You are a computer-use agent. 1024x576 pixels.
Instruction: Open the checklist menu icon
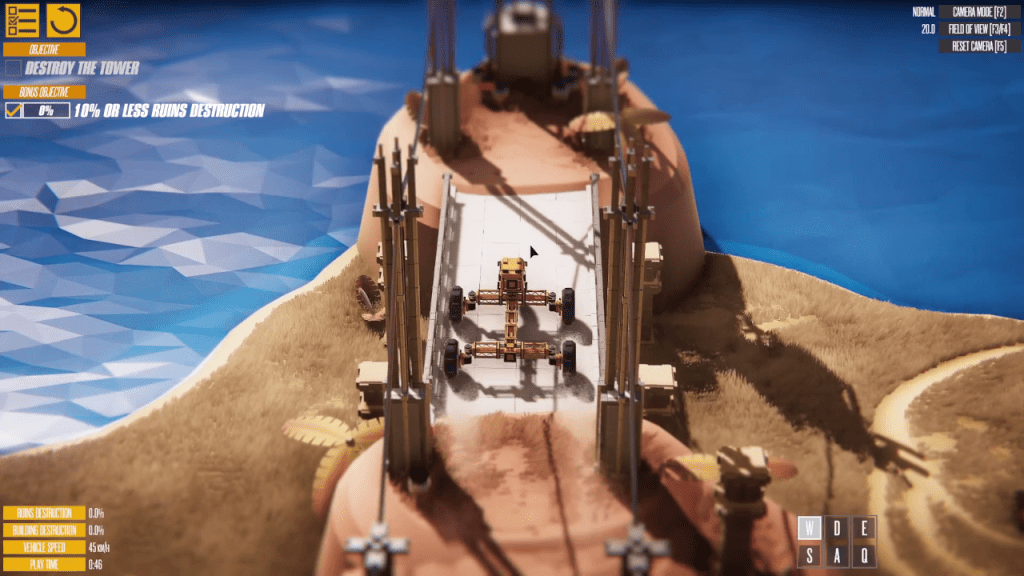[22, 20]
